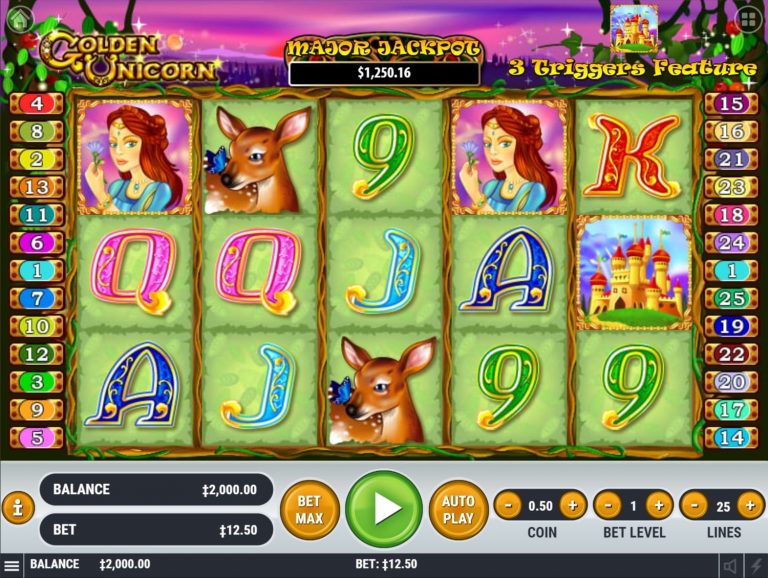This screenshot has width=768, height=578.
Task: Open the info paytable button
Action: pyautogui.click(x=17, y=508)
